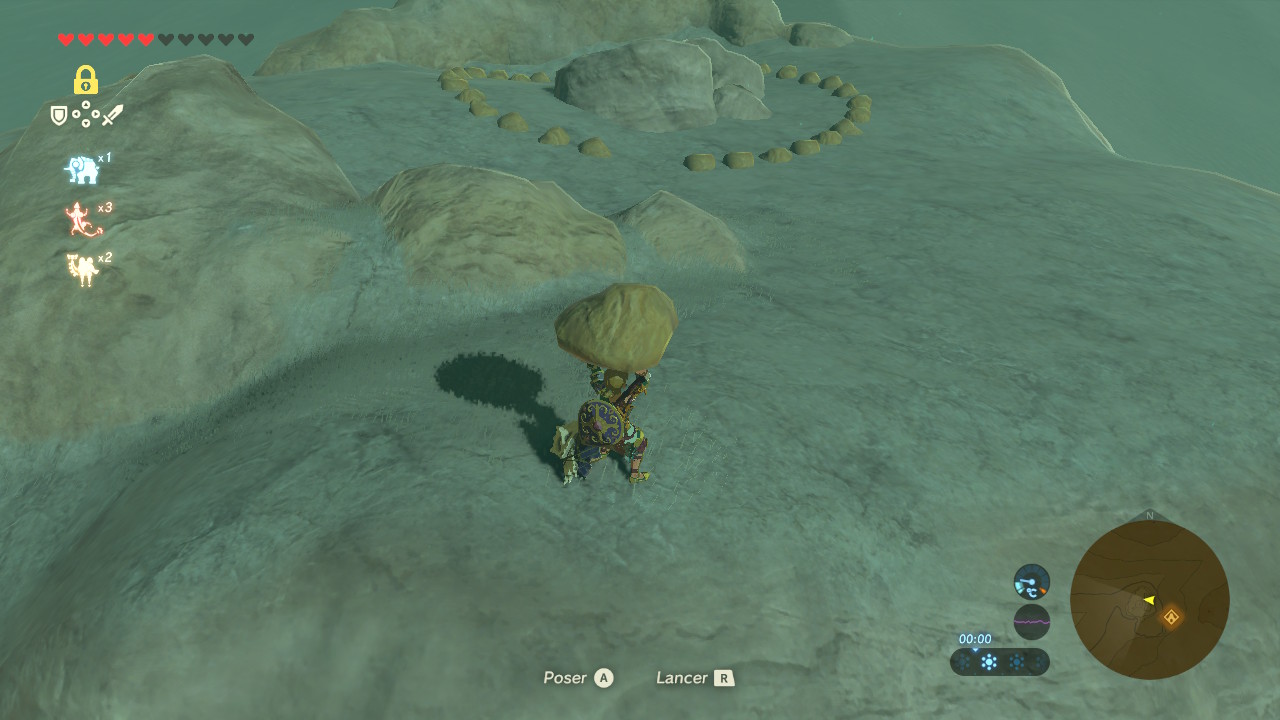Activate the red lizard champion ability

coord(82,220)
